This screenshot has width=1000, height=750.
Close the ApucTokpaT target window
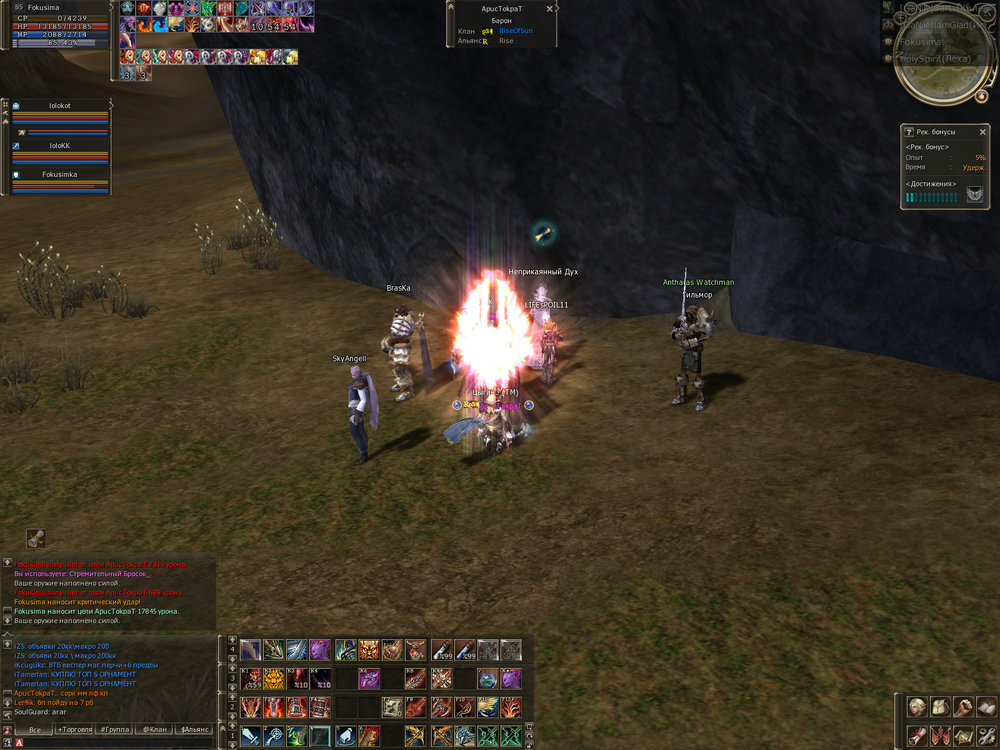[549, 8]
